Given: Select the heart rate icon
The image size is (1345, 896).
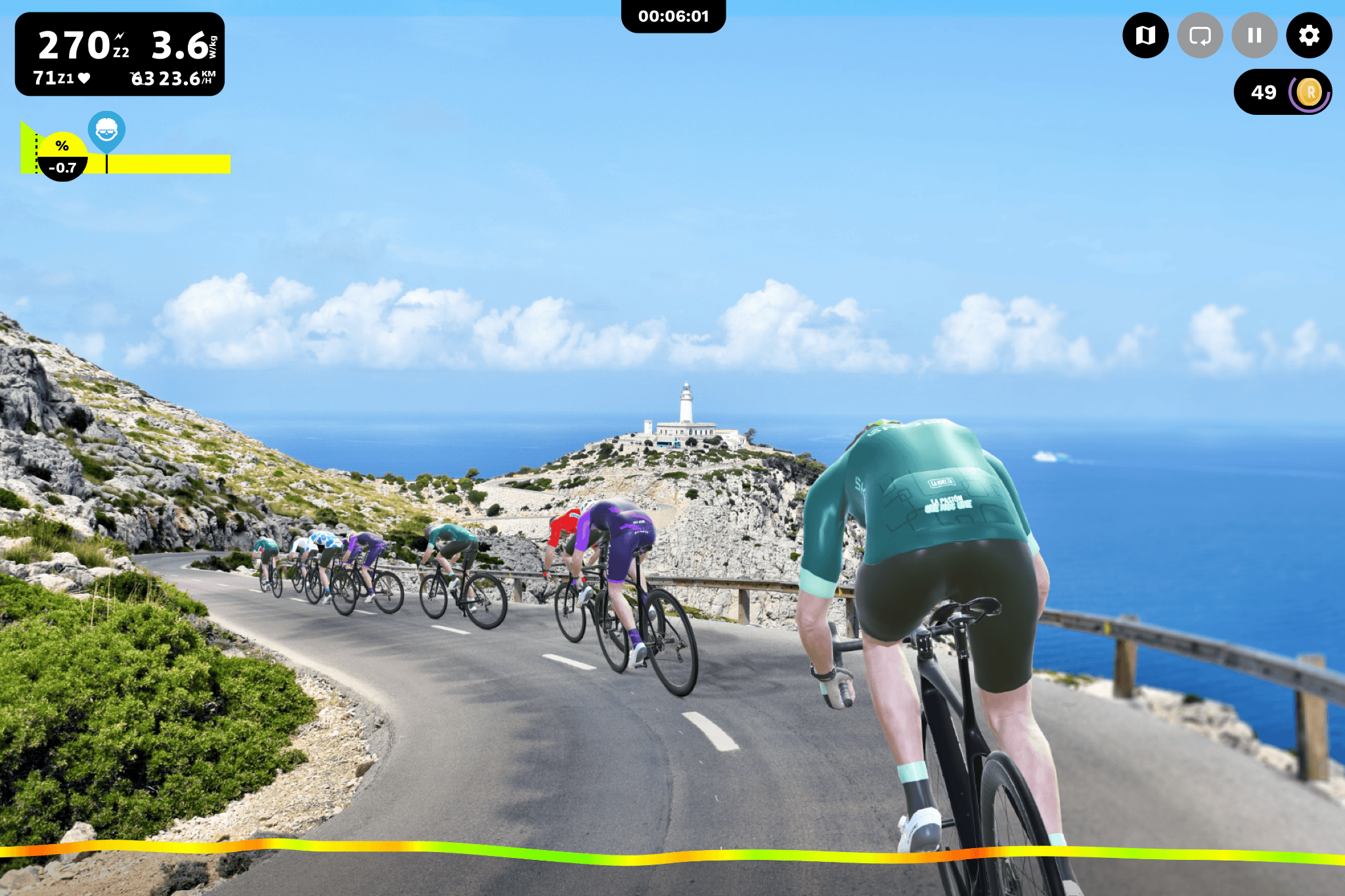Looking at the screenshot, I should pyautogui.click(x=85, y=79).
